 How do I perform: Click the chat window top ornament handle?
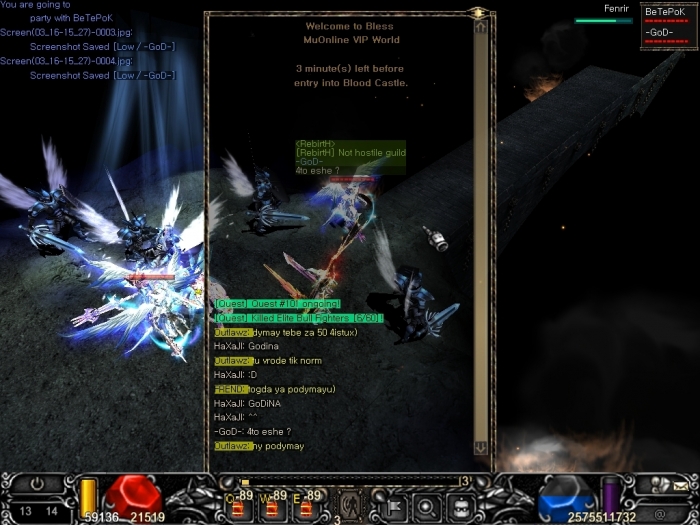point(479,13)
